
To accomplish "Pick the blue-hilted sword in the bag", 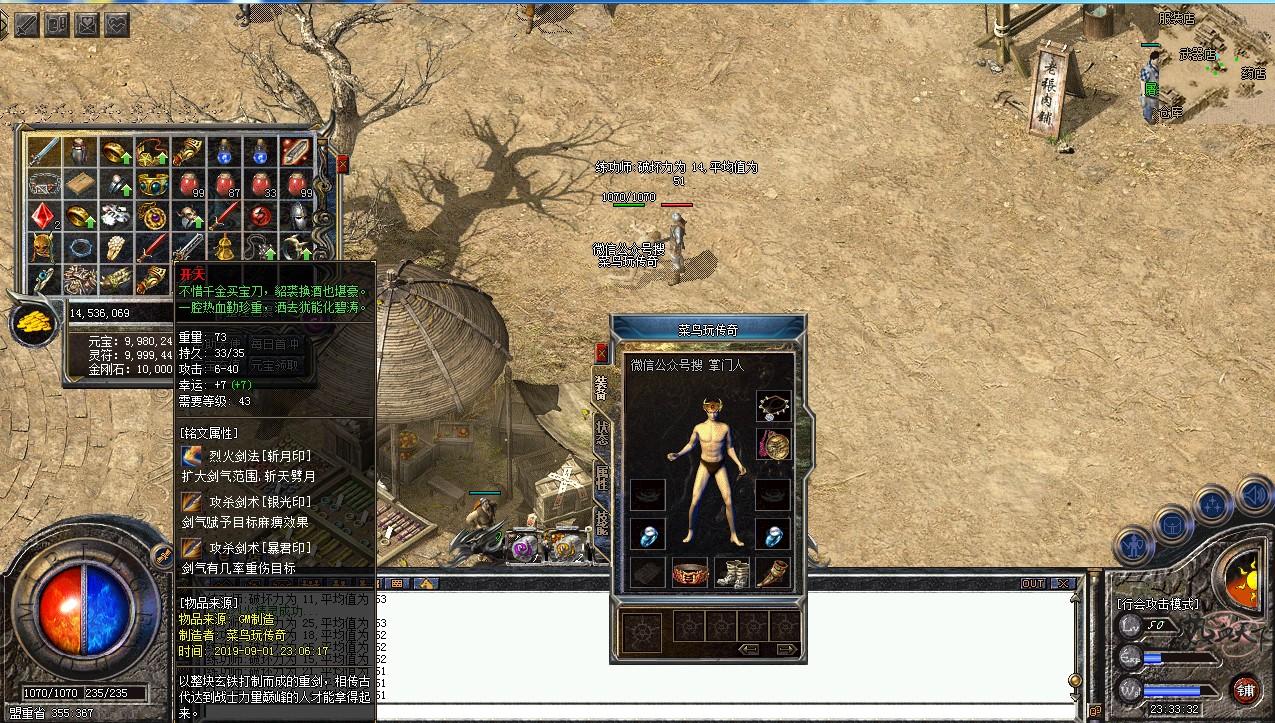I will tap(43, 152).
